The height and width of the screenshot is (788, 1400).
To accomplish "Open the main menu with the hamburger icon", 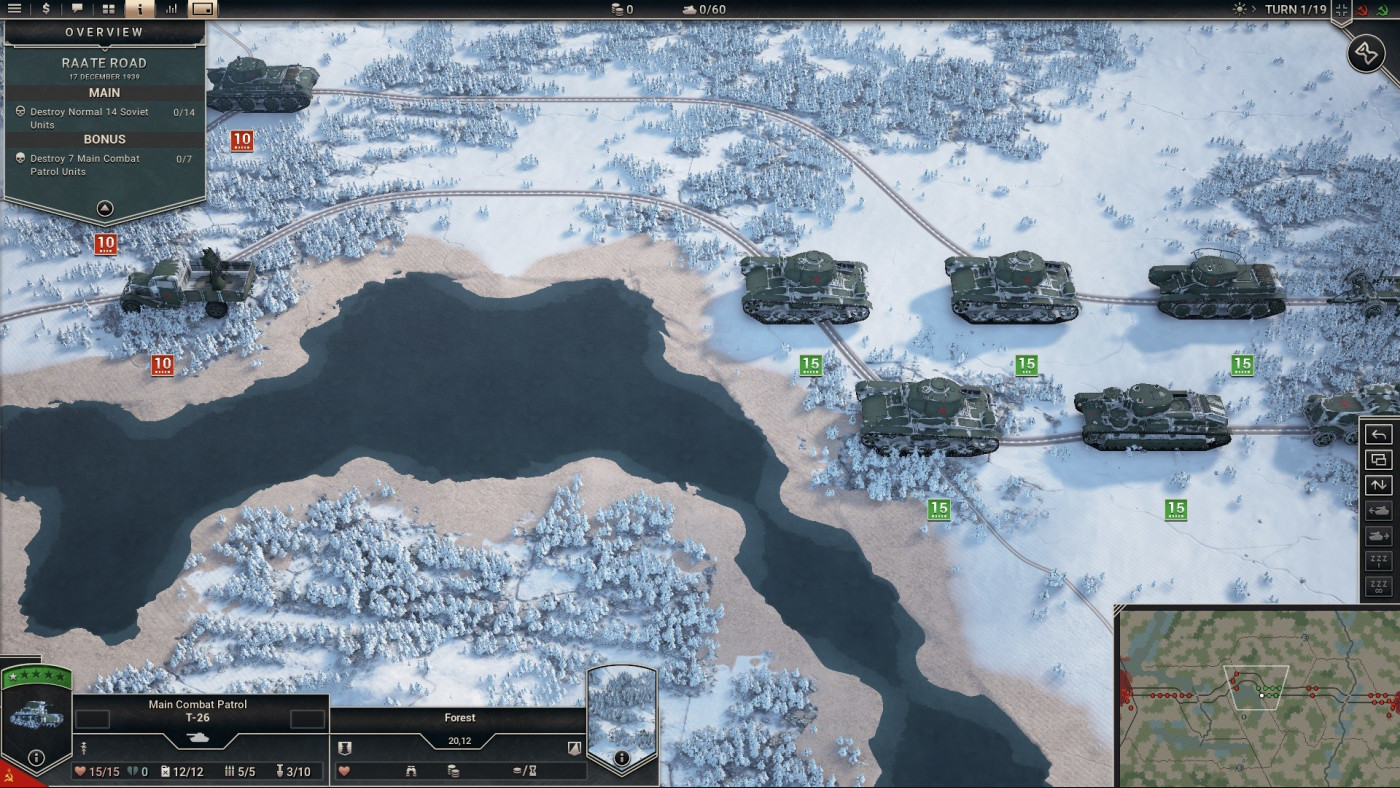I will click(14, 9).
